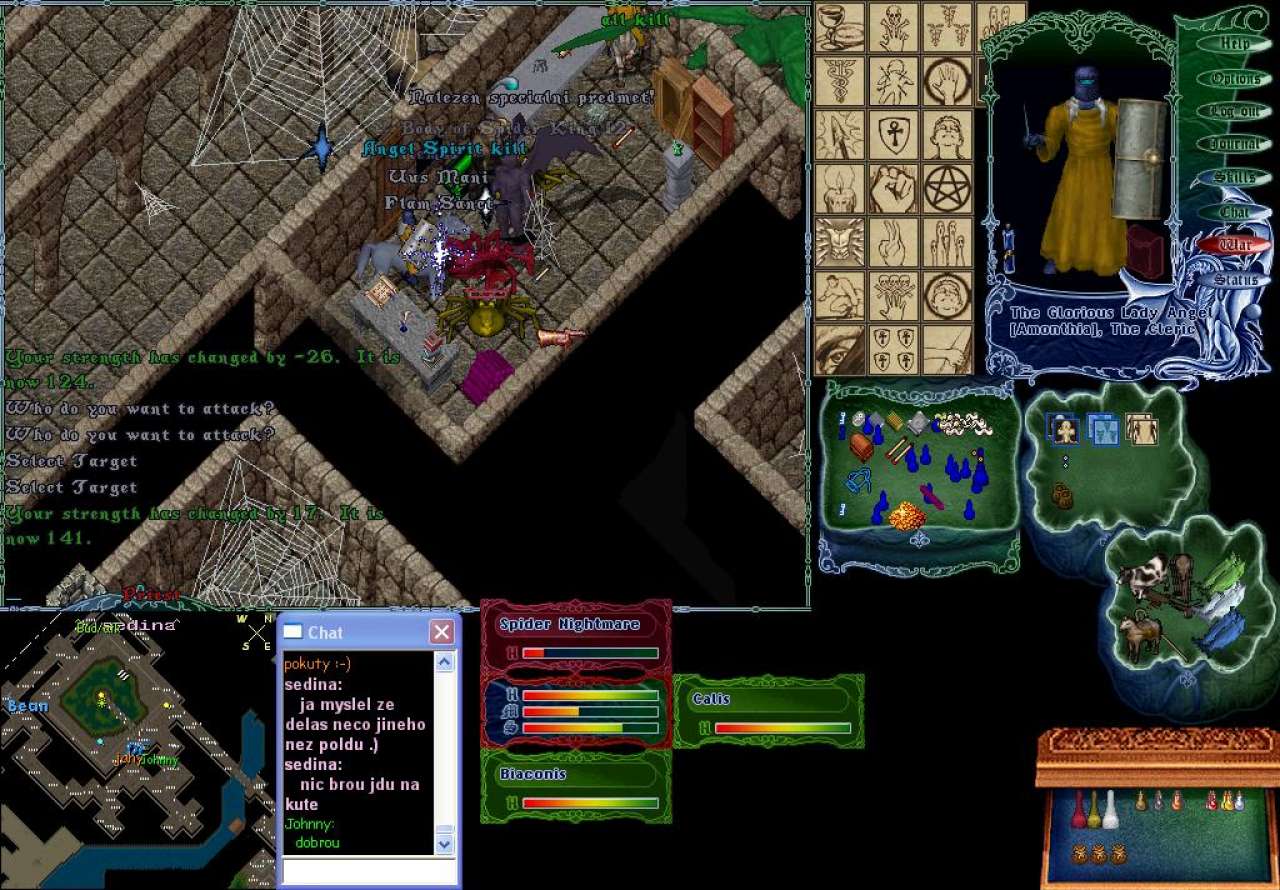The height and width of the screenshot is (890, 1280).
Task: Select the Calis health bar gump
Action: pos(768,700)
